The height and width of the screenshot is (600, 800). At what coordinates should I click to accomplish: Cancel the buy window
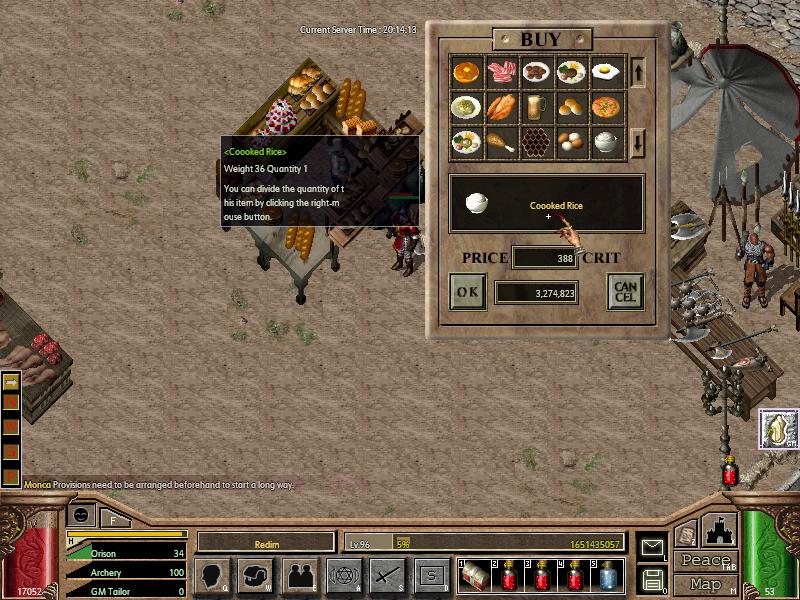coord(625,292)
